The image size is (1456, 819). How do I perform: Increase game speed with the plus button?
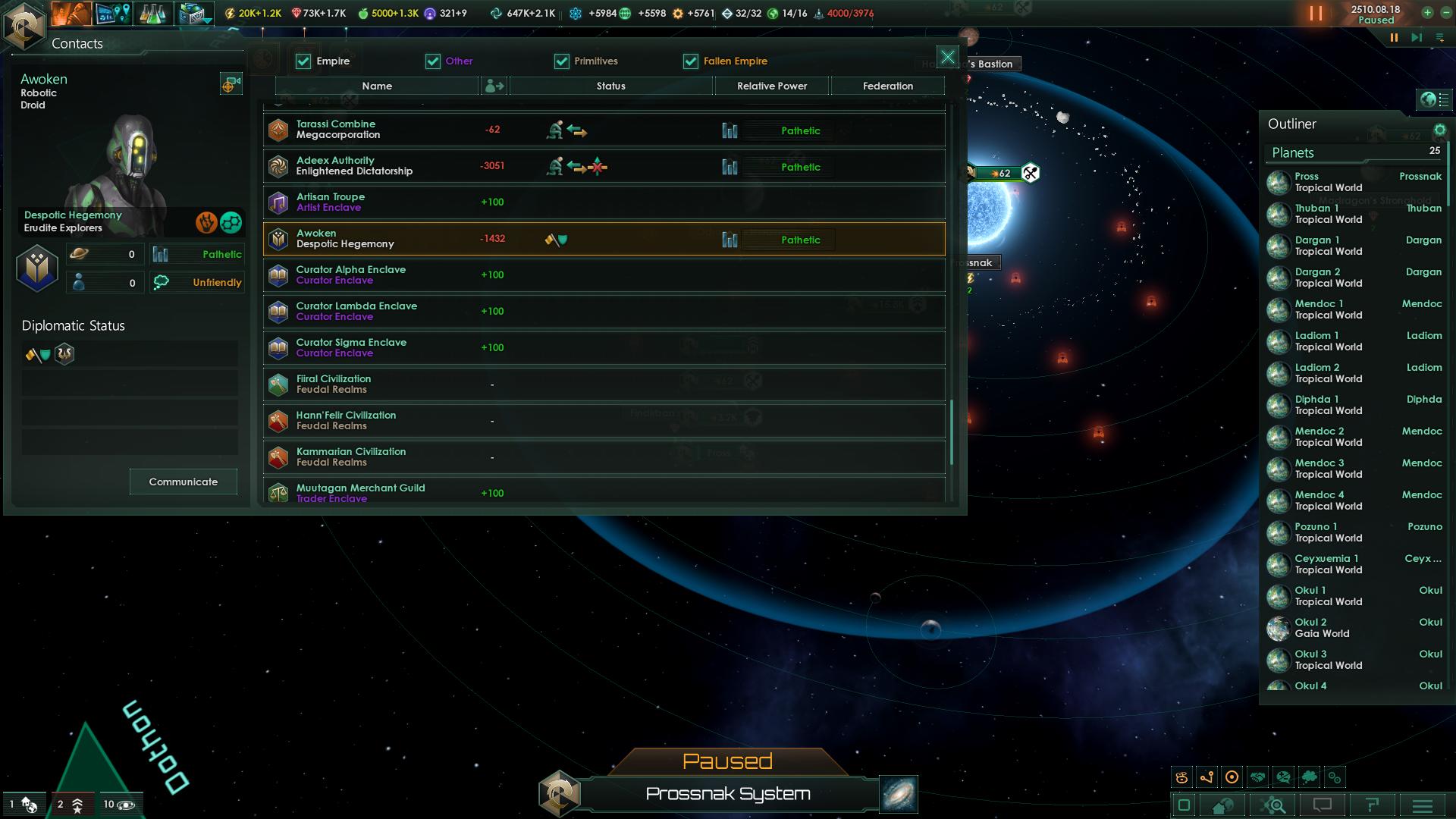(1428, 12)
